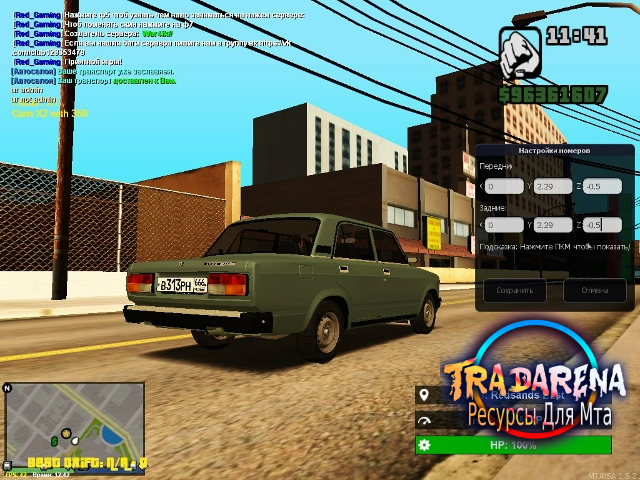Select the rear X coordinate field
Image resolution: width=640 pixels, height=480 pixels.
pos(505,224)
